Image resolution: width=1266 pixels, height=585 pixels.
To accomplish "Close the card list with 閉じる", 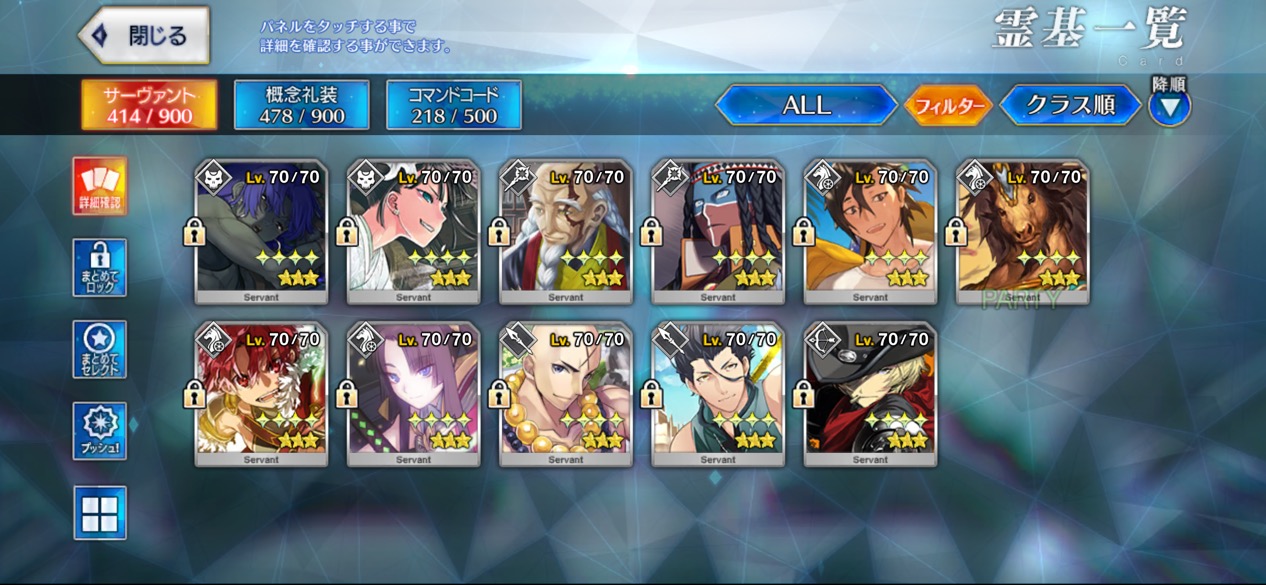I will pyautogui.click(x=144, y=36).
